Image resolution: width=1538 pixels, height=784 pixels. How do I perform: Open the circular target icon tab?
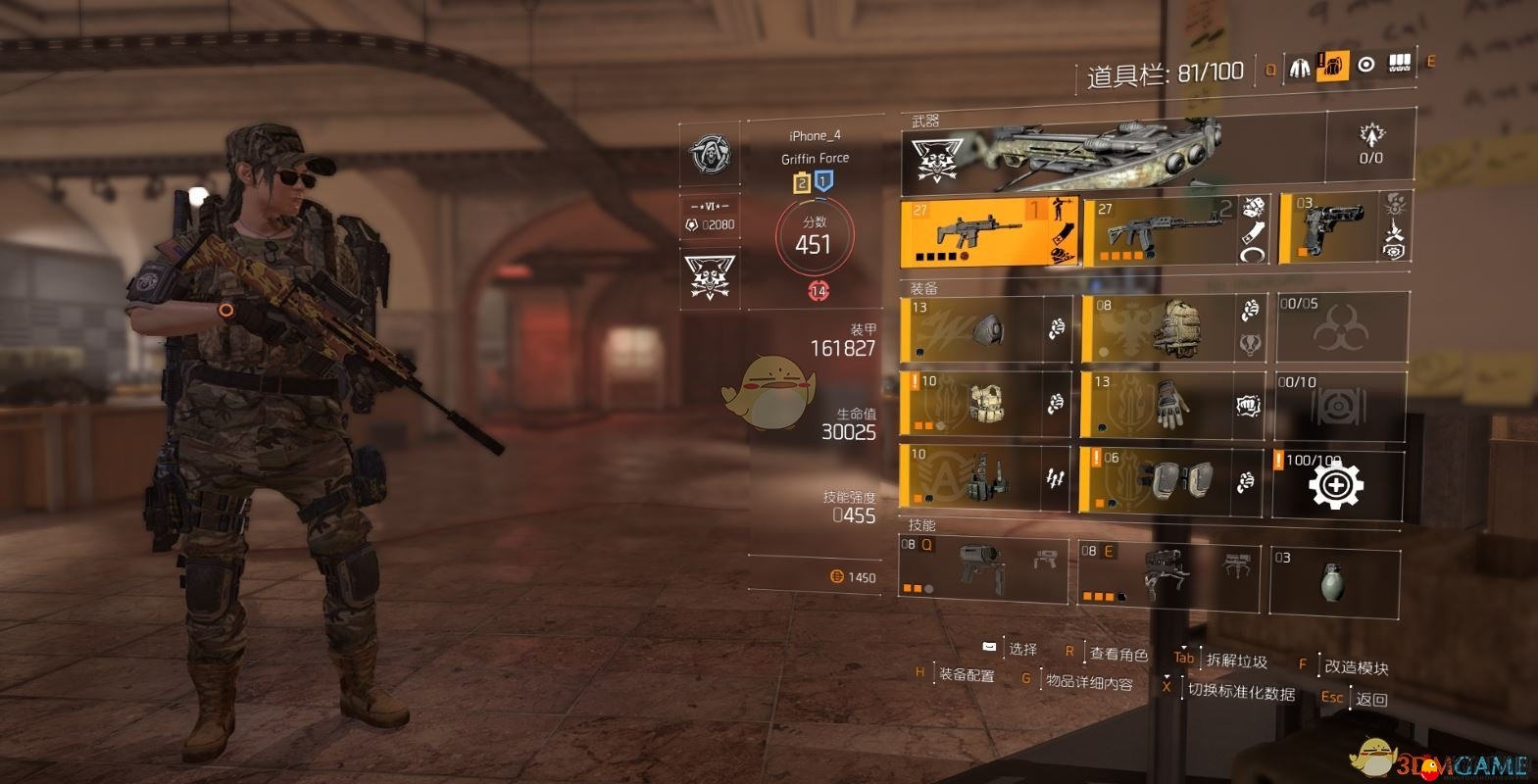click(1366, 65)
